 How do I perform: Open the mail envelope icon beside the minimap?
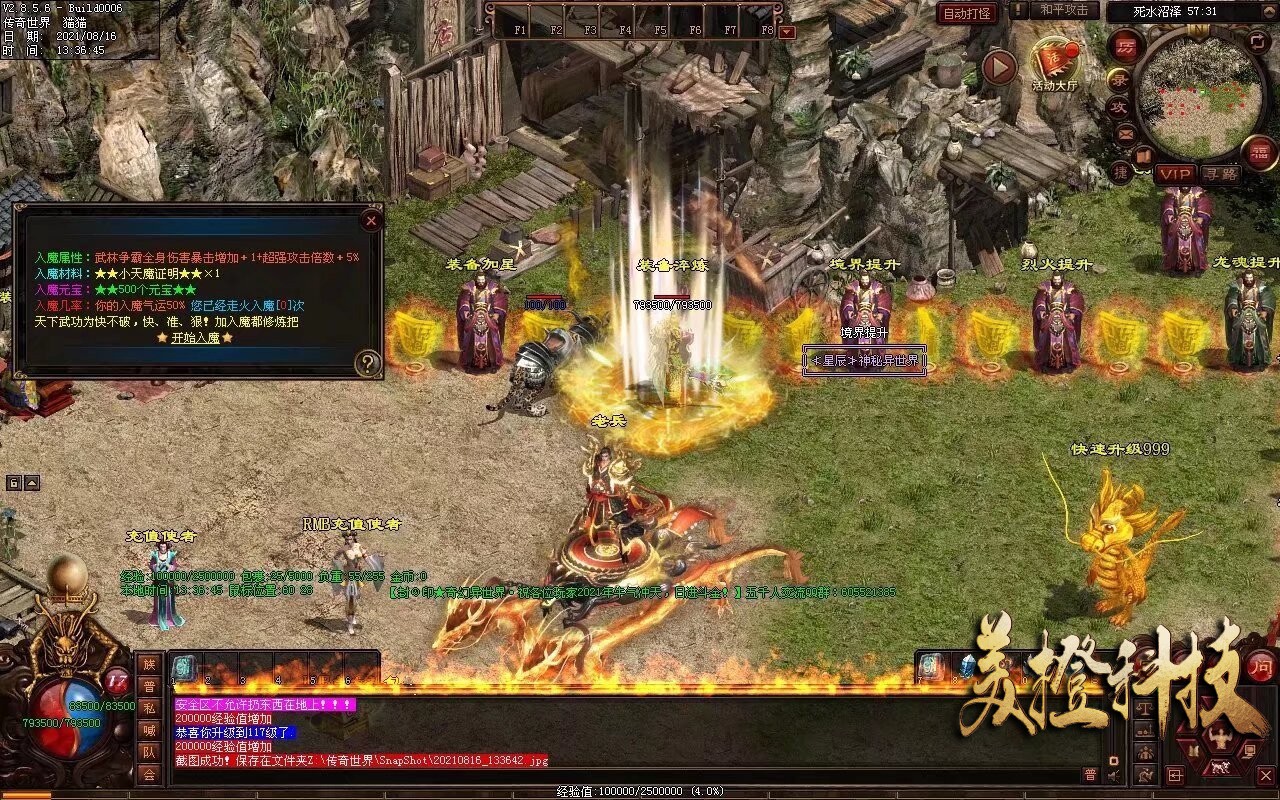1125,135
